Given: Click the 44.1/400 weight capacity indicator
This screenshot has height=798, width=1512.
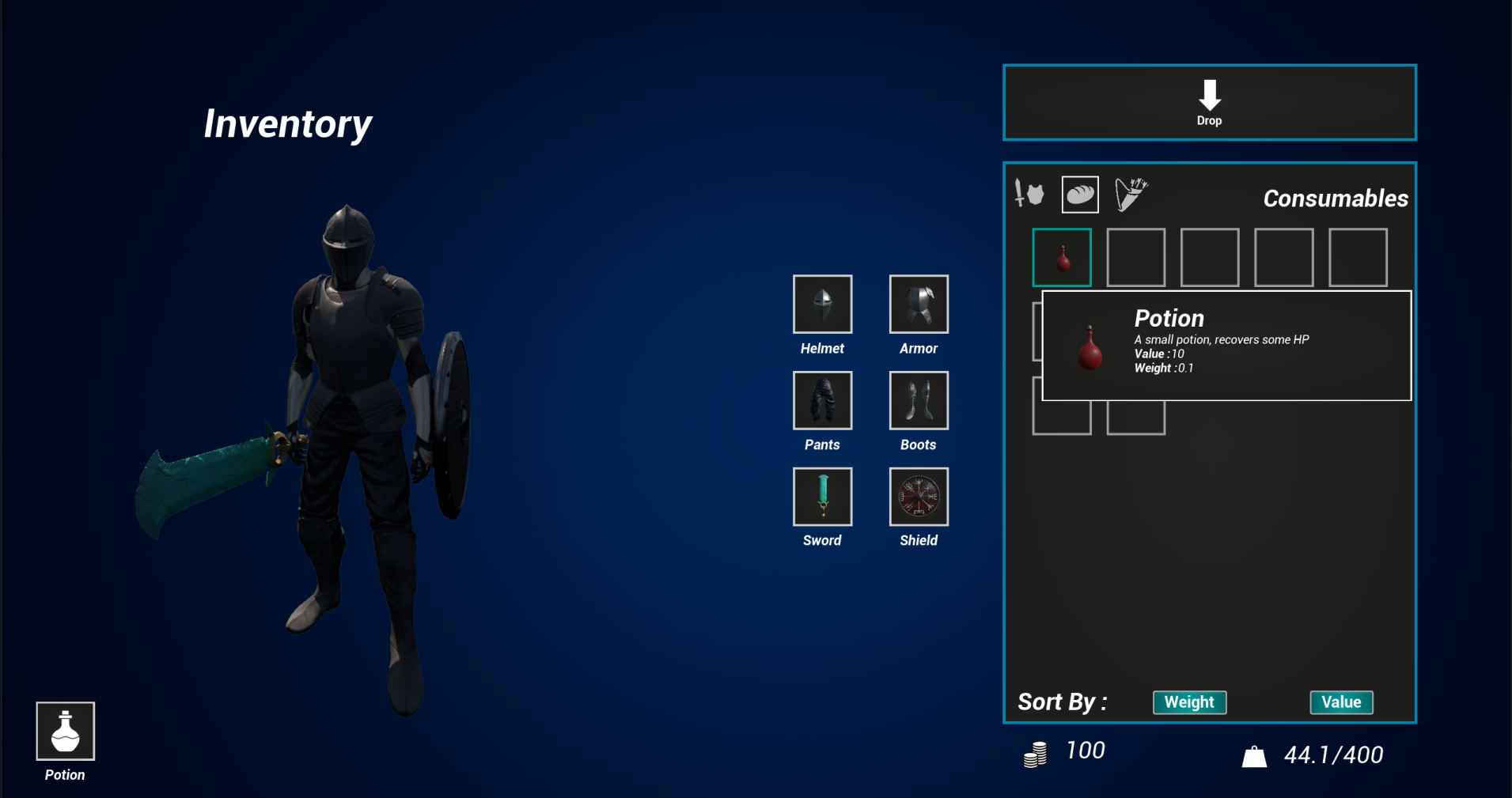Looking at the screenshot, I should pyautogui.click(x=1334, y=754).
